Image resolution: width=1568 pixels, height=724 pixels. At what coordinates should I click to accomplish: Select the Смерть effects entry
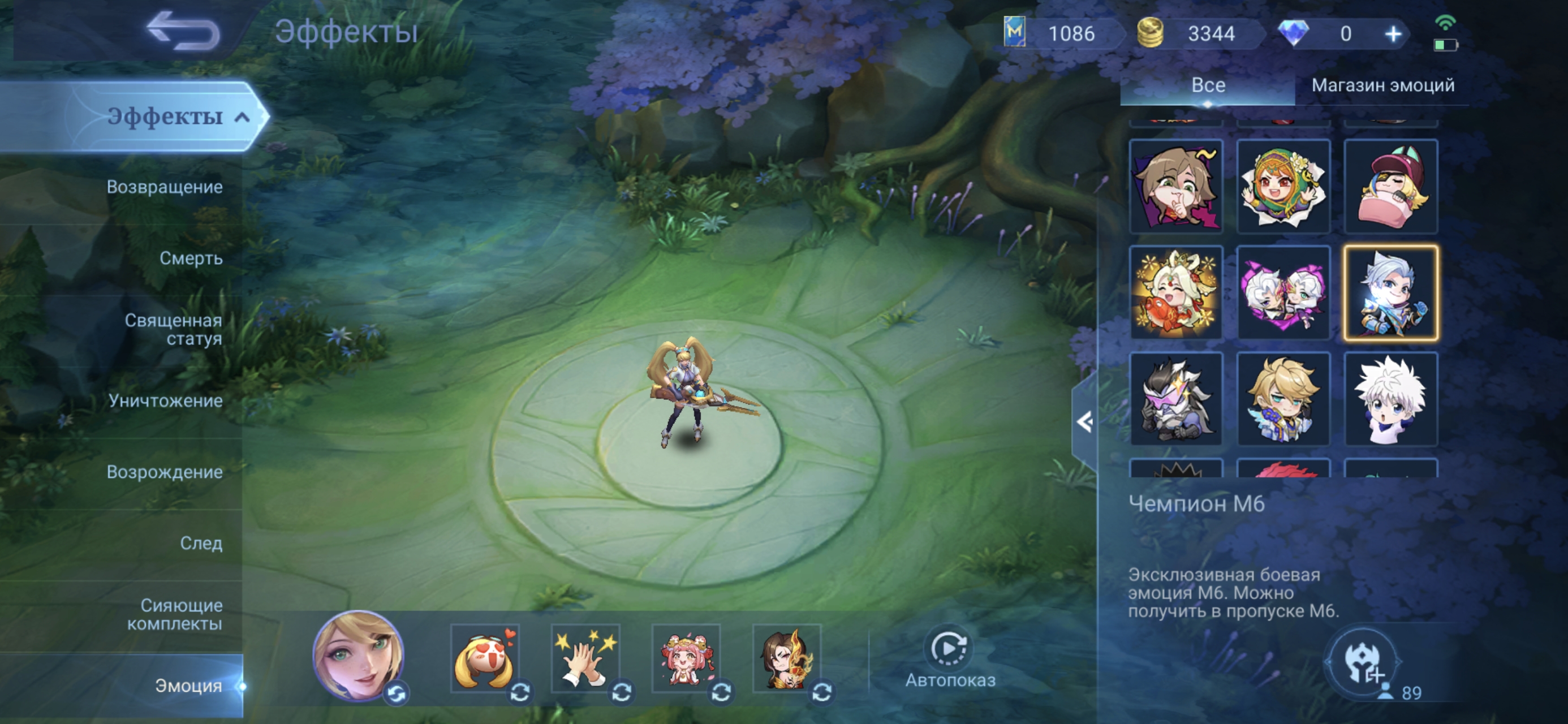[191, 258]
